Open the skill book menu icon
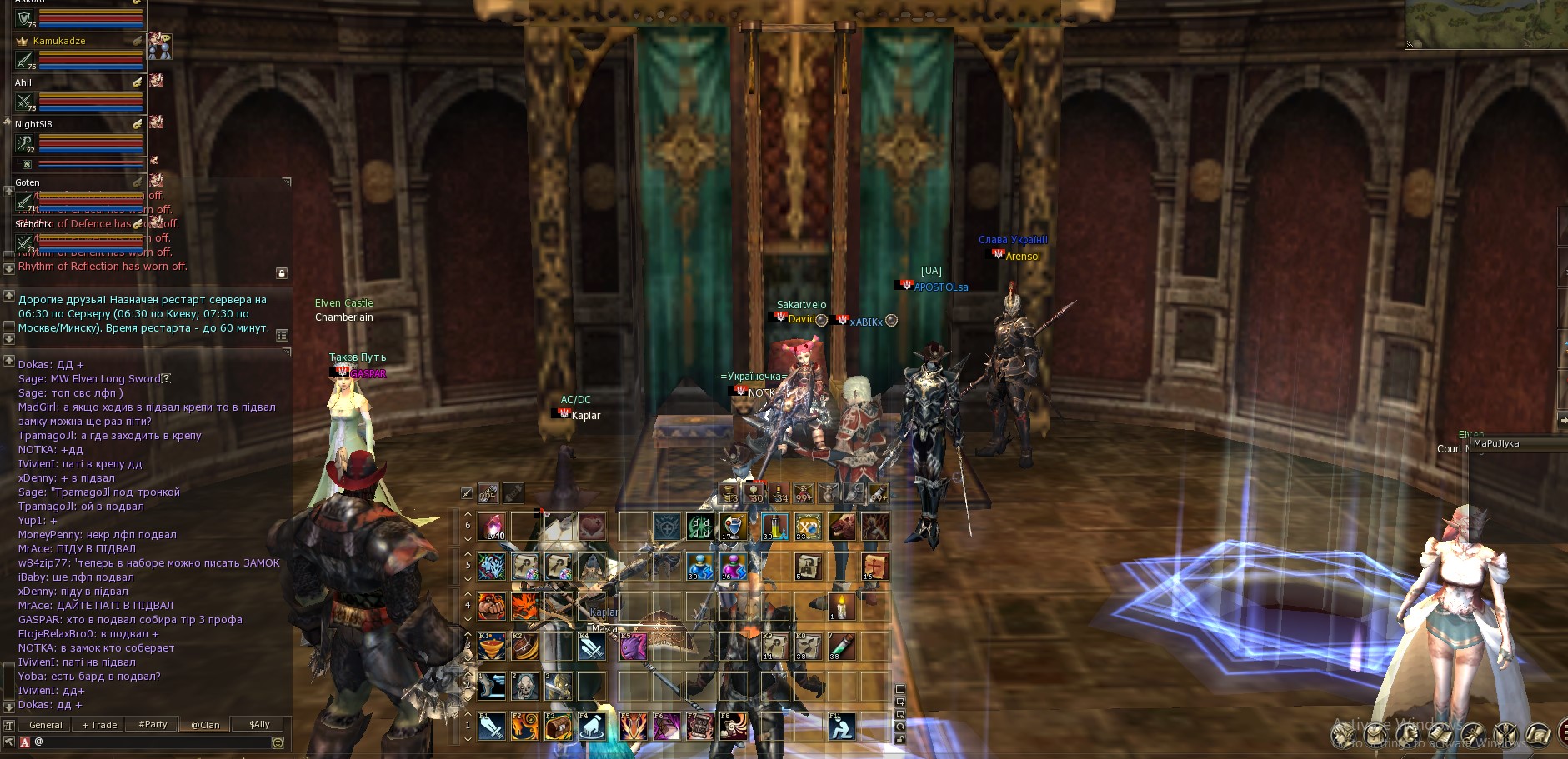Image resolution: width=1568 pixels, height=759 pixels. click(1440, 734)
